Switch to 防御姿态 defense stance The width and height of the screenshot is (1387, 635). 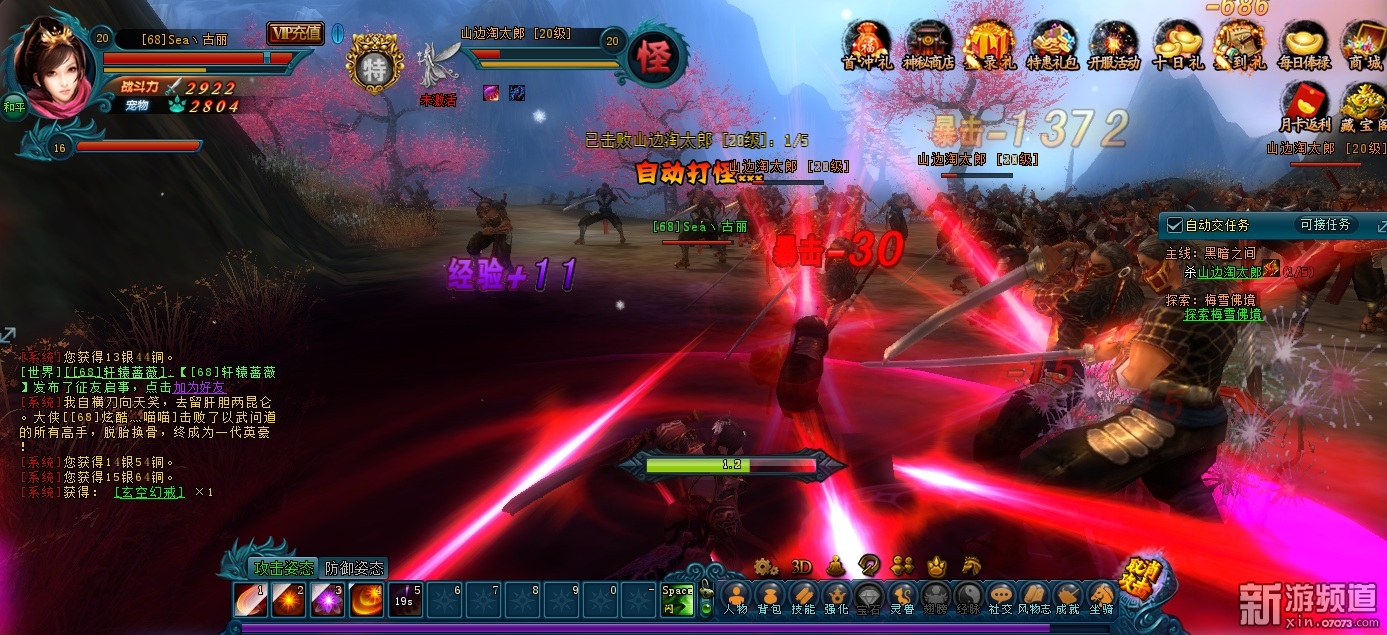tap(354, 568)
